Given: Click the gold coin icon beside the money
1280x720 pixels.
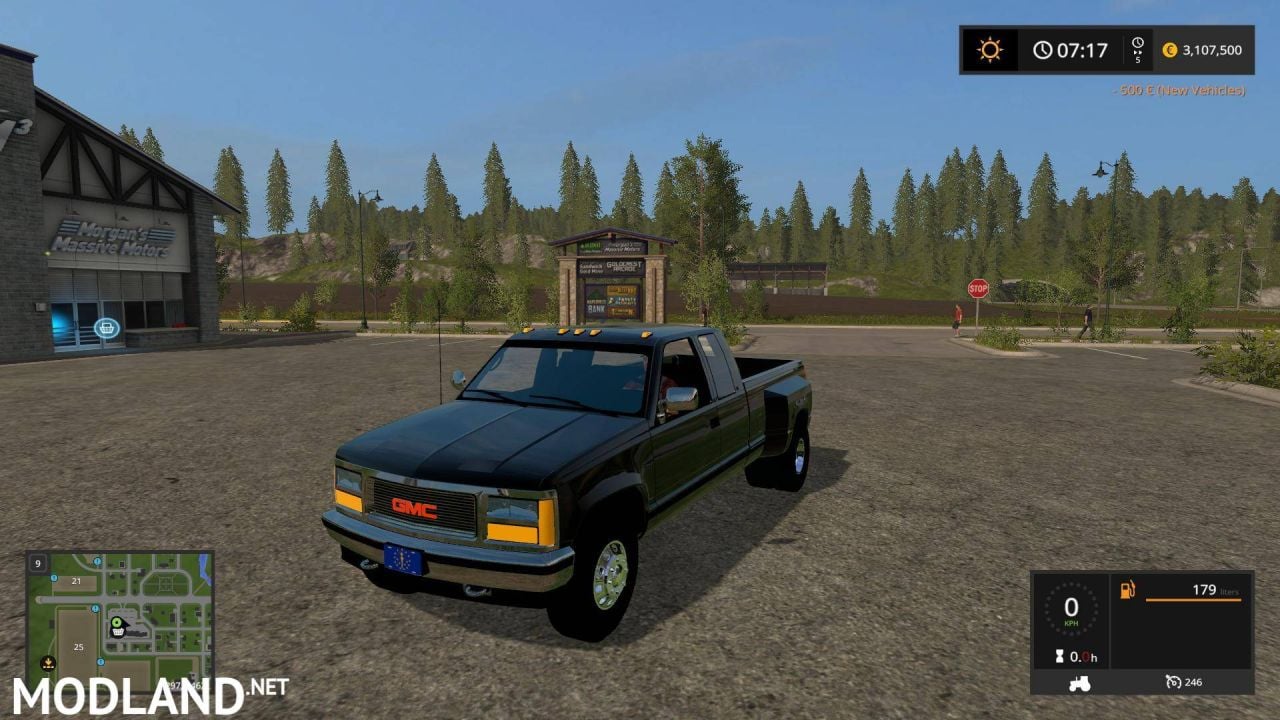Looking at the screenshot, I should 1171,48.
